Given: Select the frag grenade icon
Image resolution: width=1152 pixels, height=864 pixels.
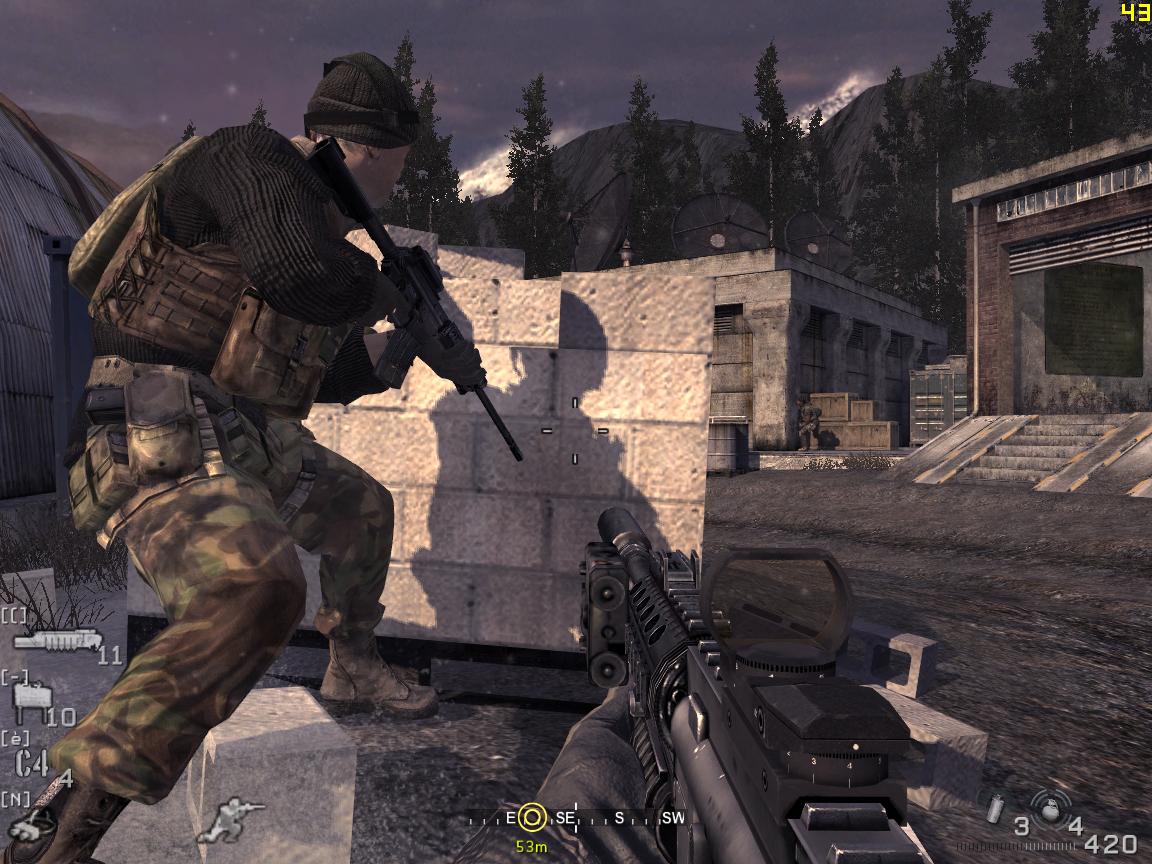Looking at the screenshot, I should tap(1049, 808).
